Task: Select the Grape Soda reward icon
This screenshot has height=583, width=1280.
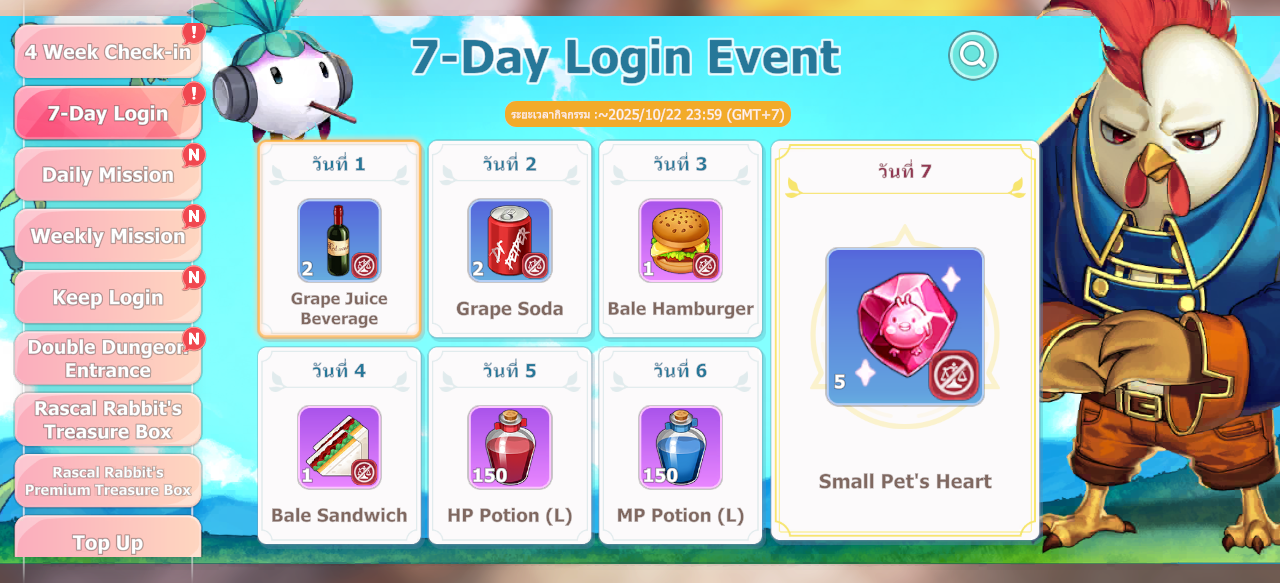Action: 510,241
